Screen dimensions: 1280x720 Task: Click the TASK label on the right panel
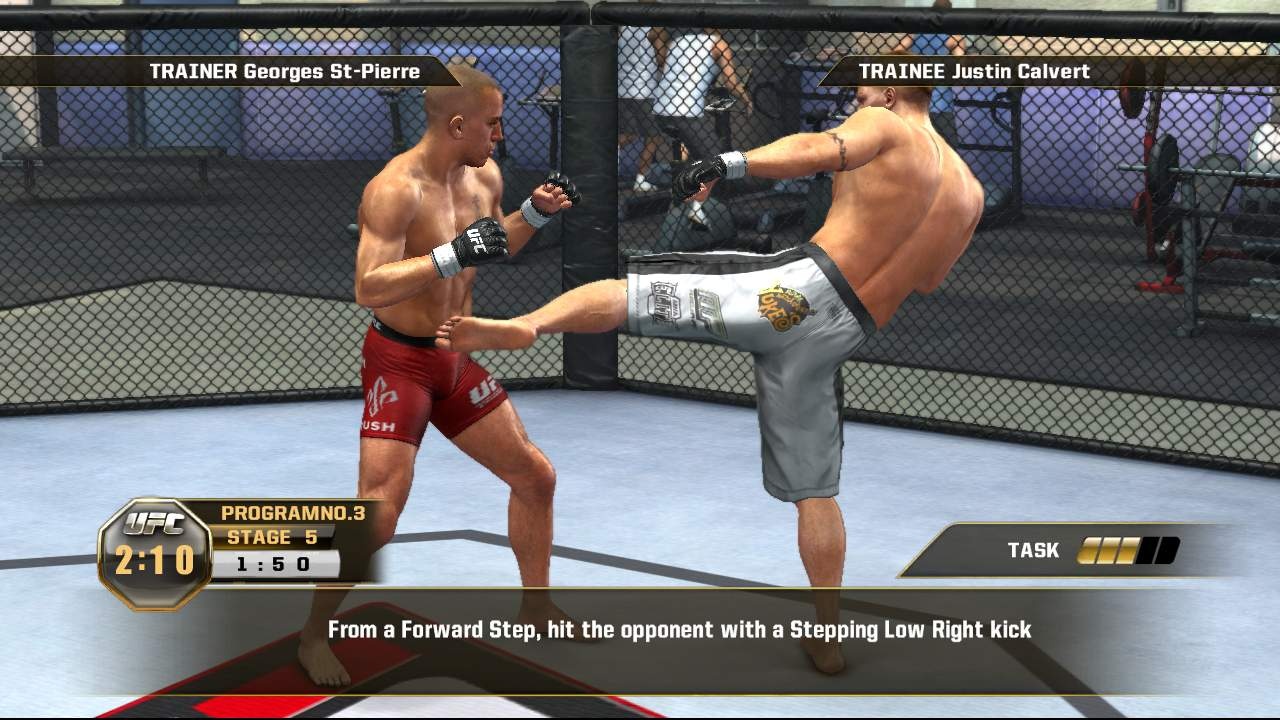1033,549
